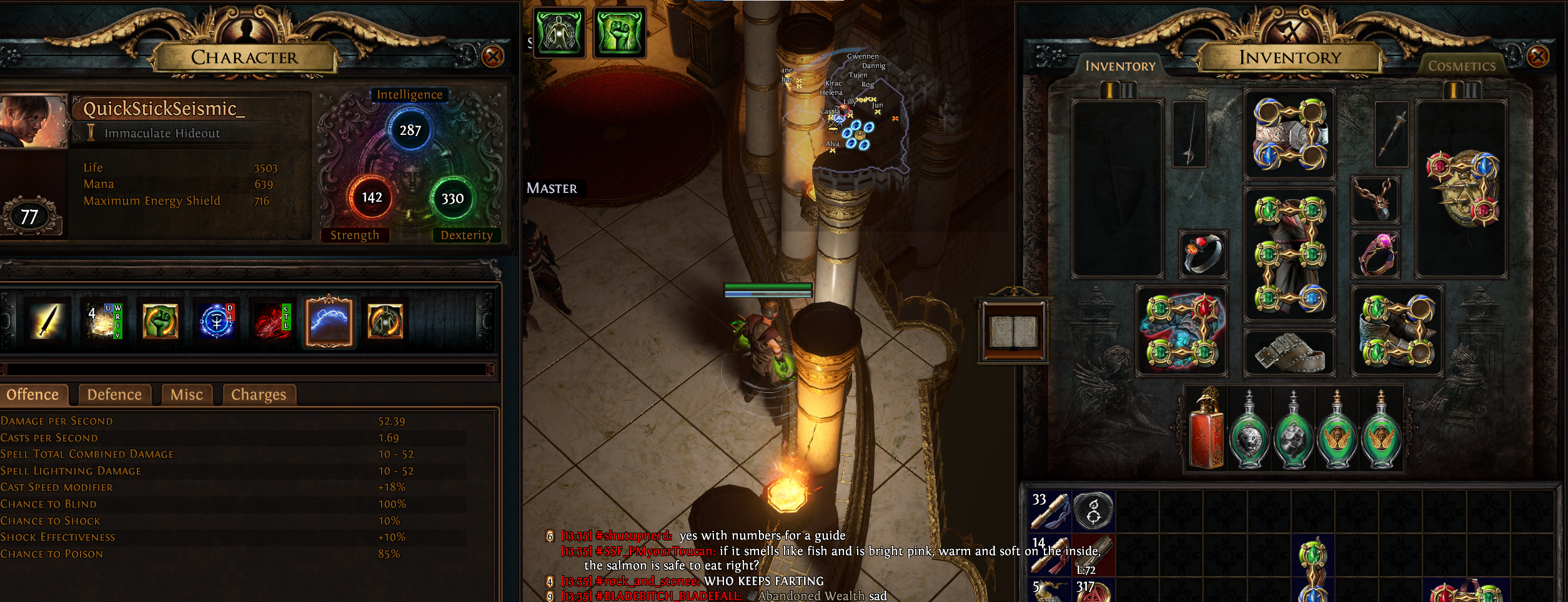Screen dimensions: 1568x602
Task: Click the green glowing figure buff icon
Action: [x=559, y=32]
